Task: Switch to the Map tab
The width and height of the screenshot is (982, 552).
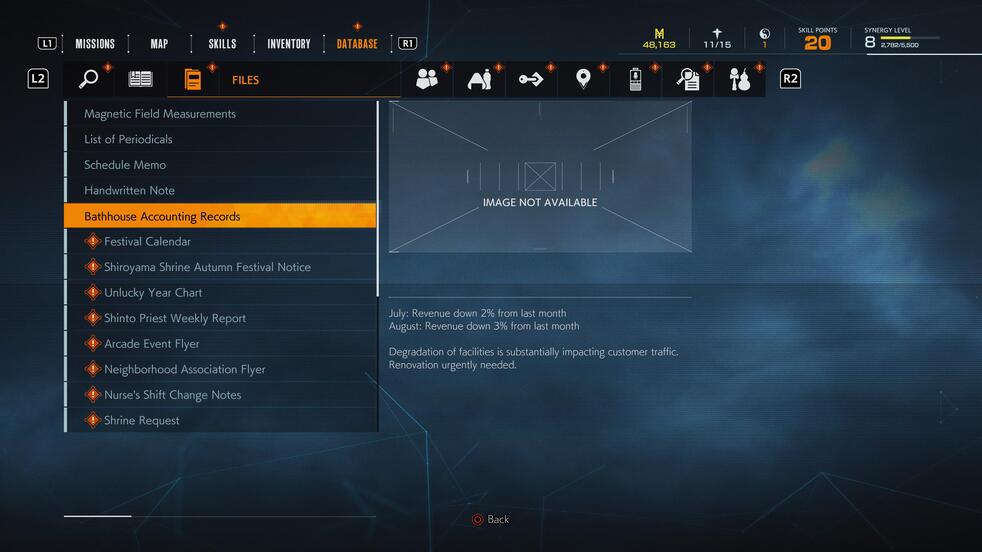Action: pos(159,44)
